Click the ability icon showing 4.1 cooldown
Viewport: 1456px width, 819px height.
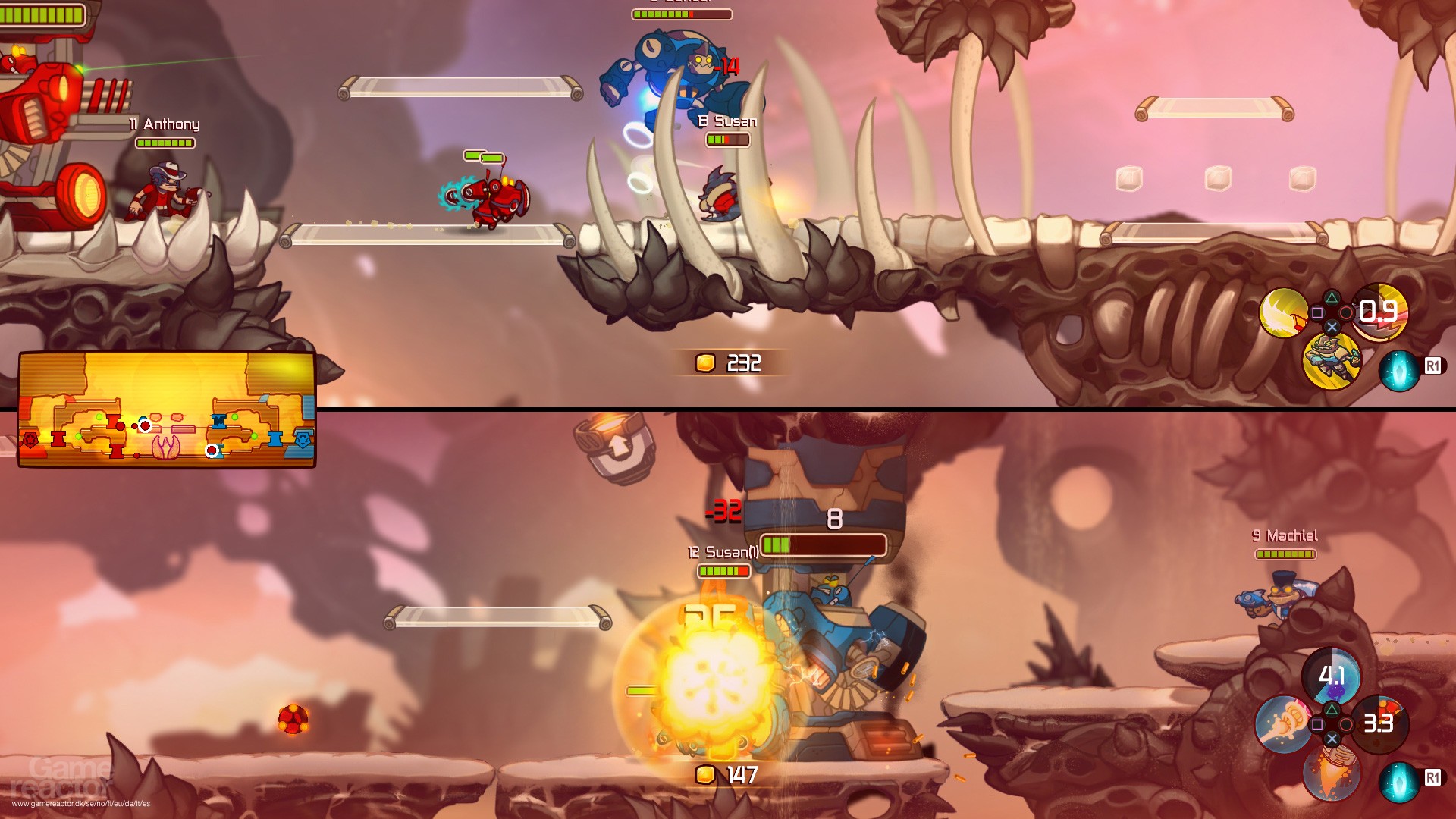coord(1331,677)
